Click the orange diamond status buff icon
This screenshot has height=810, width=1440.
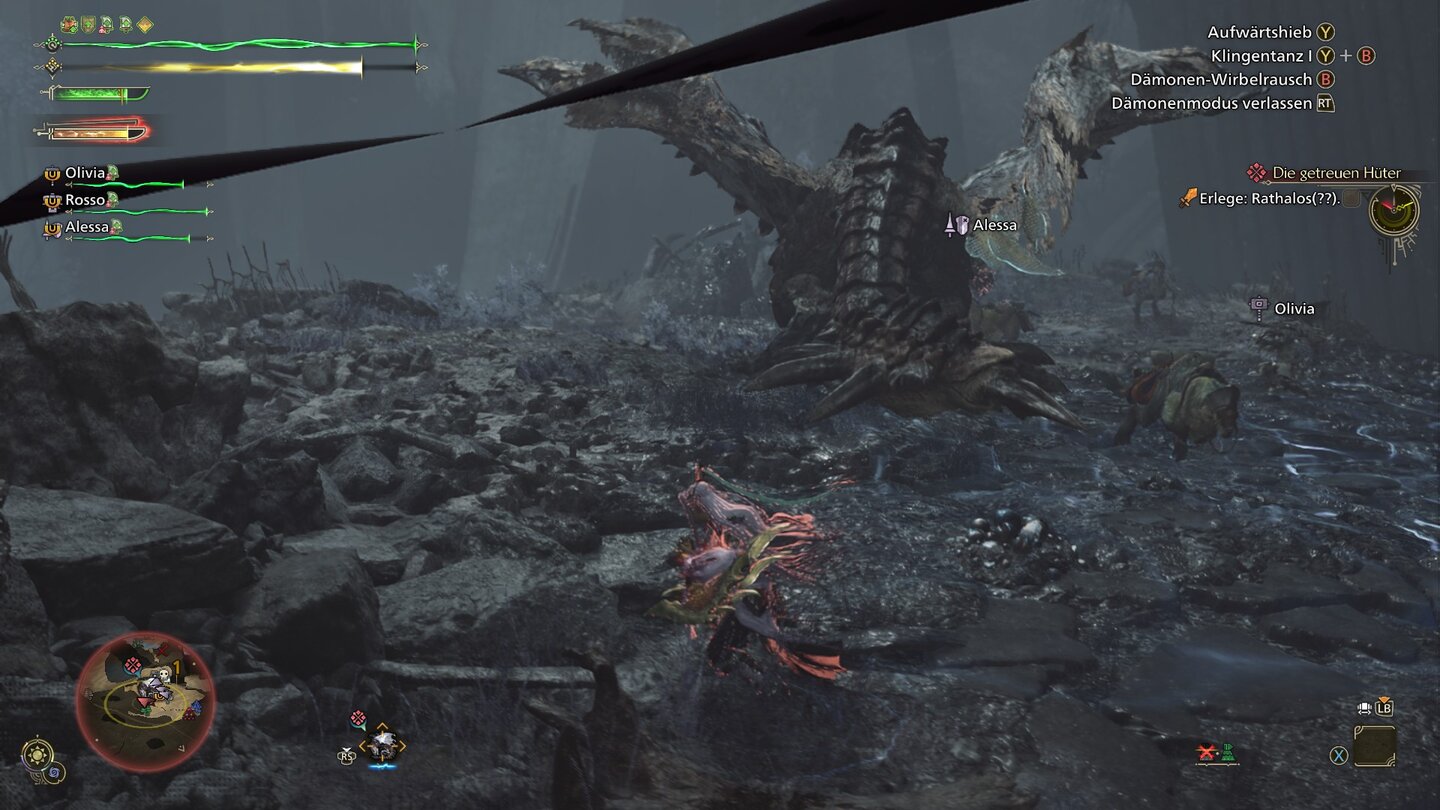pos(145,24)
